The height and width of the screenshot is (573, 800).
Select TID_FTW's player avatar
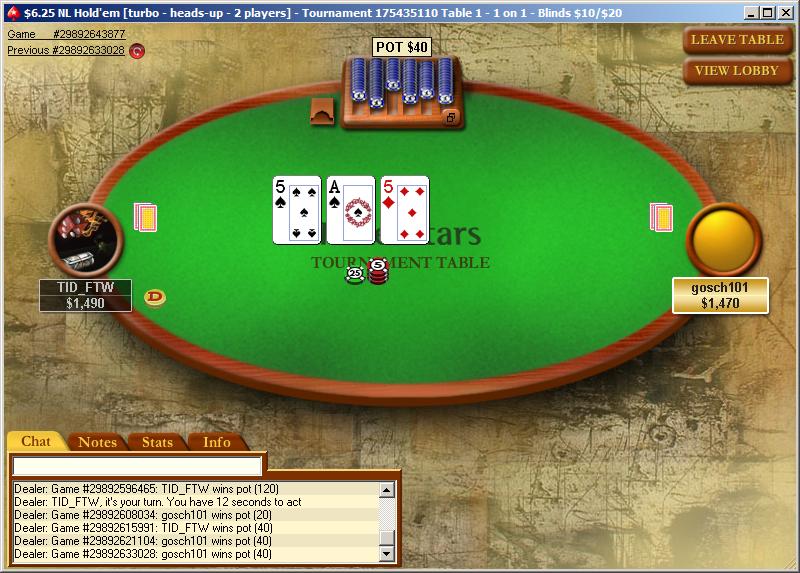(x=85, y=240)
